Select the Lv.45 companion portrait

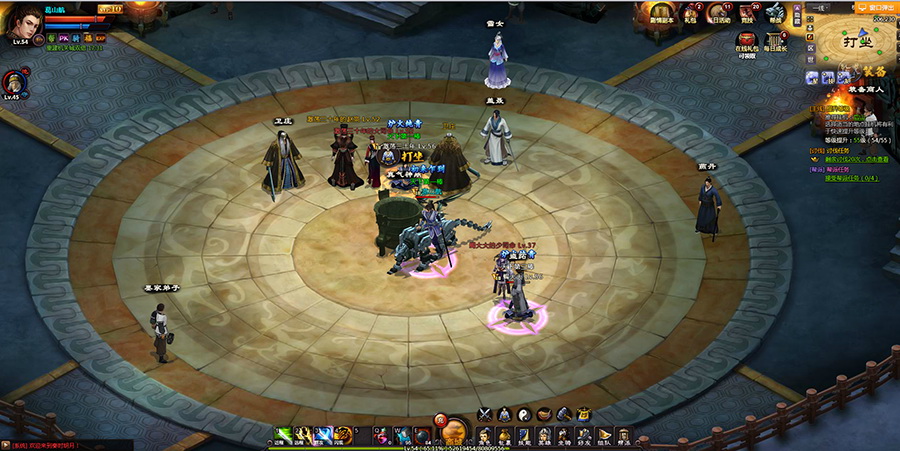click(12, 82)
